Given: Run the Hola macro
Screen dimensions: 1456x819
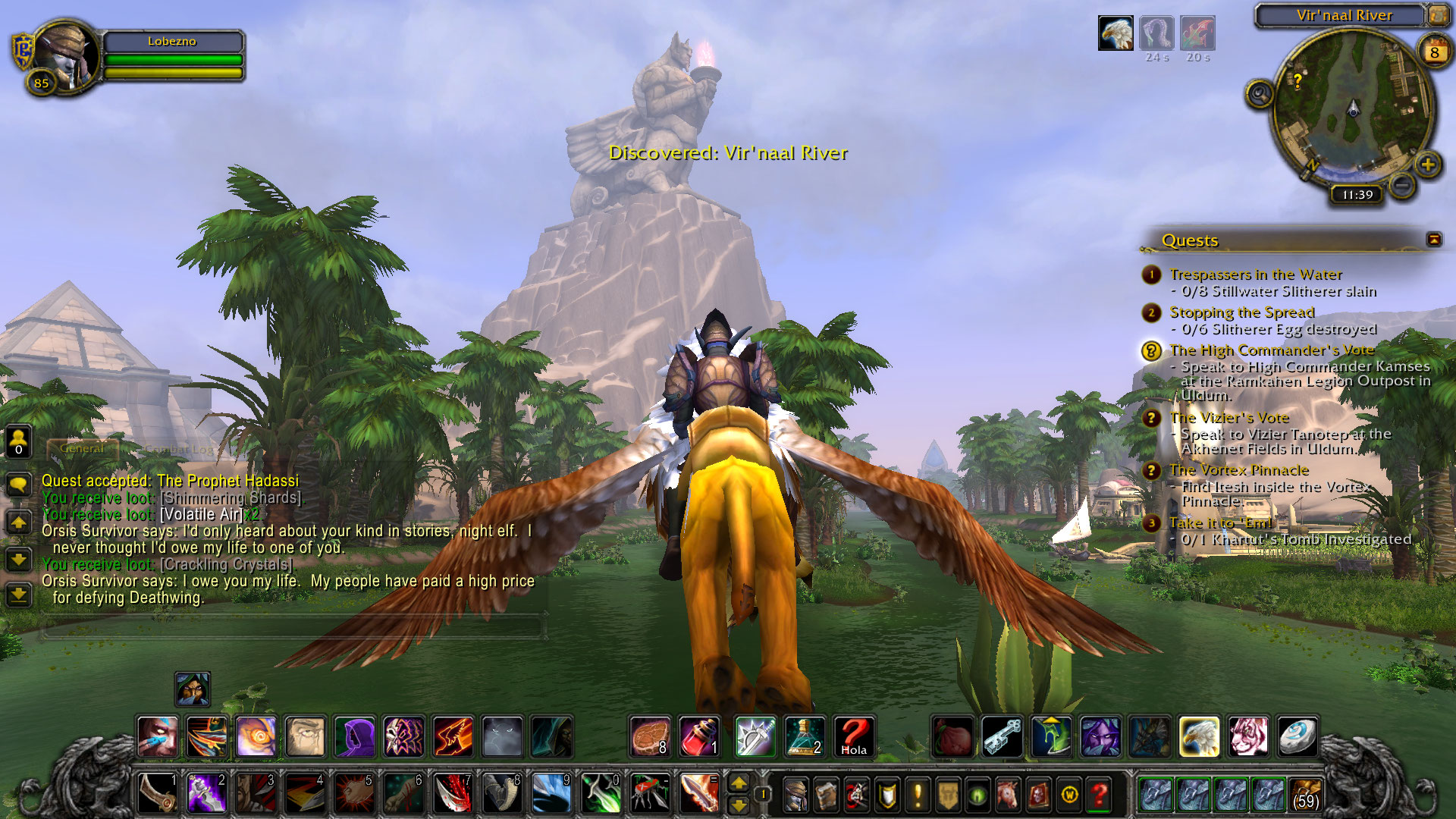Looking at the screenshot, I should [x=854, y=736].
